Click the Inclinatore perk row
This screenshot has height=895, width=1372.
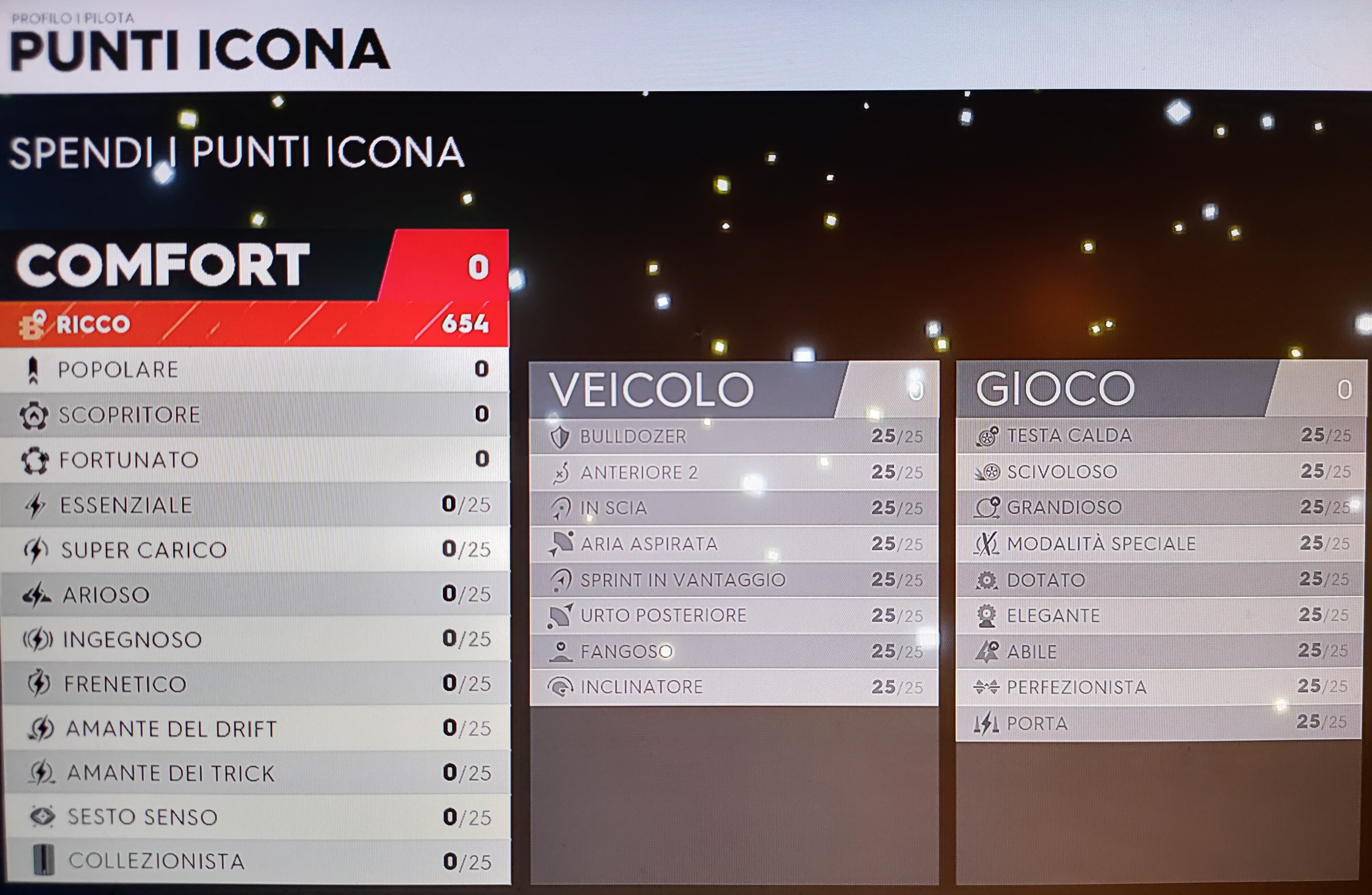[x=733, y=687]
